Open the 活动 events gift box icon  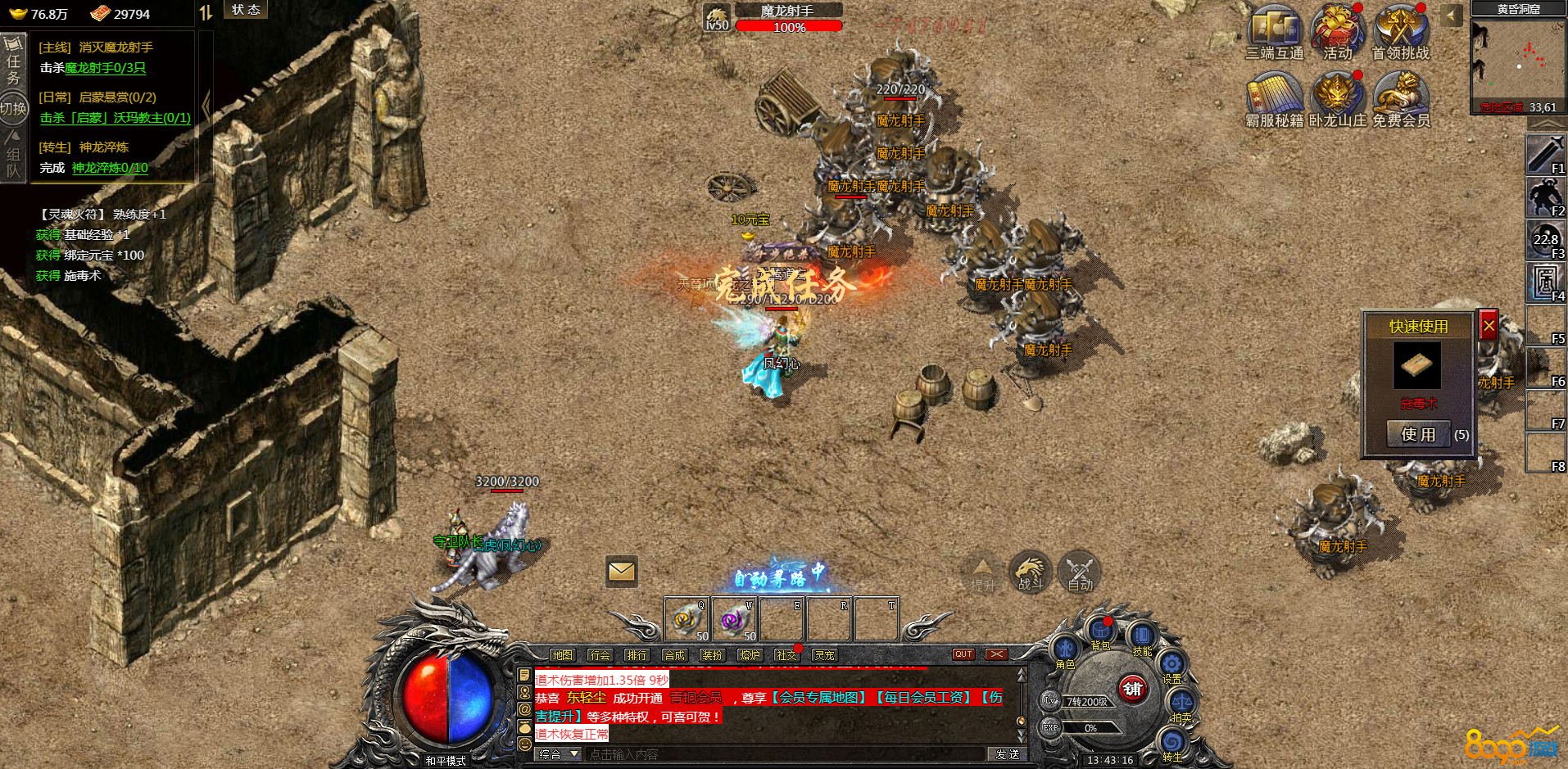pyautogui.click(x=1337, y=29)
